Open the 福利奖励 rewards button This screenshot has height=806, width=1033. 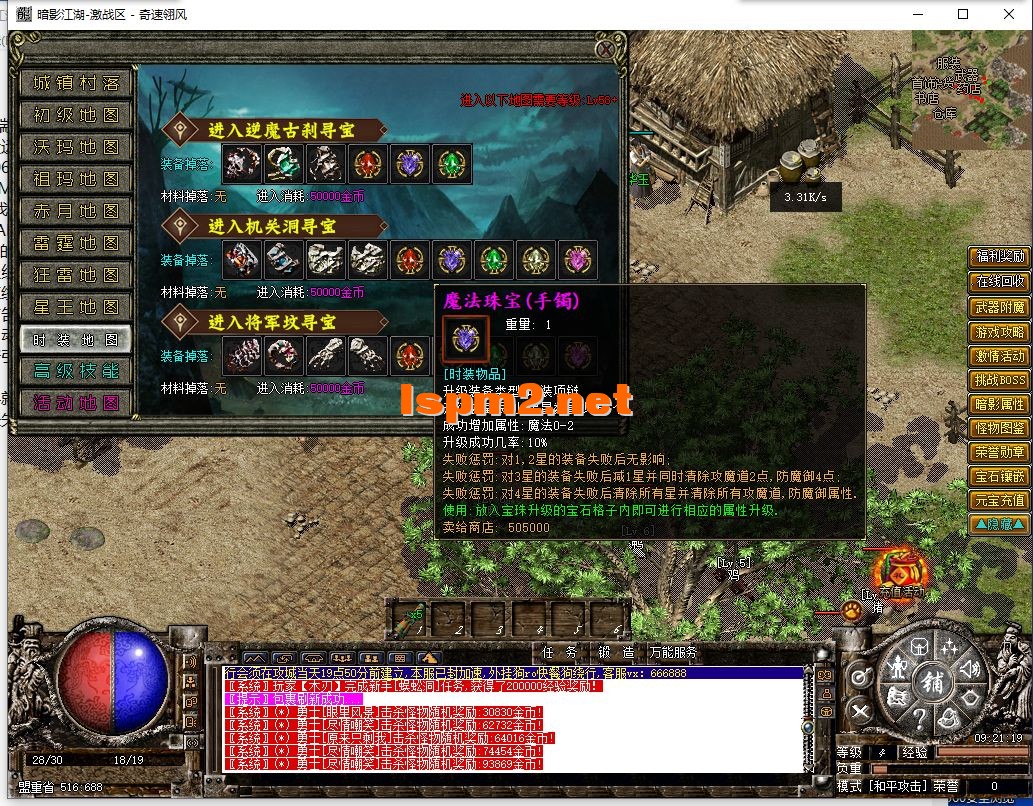pyautogui.click(x=999, y=257)
